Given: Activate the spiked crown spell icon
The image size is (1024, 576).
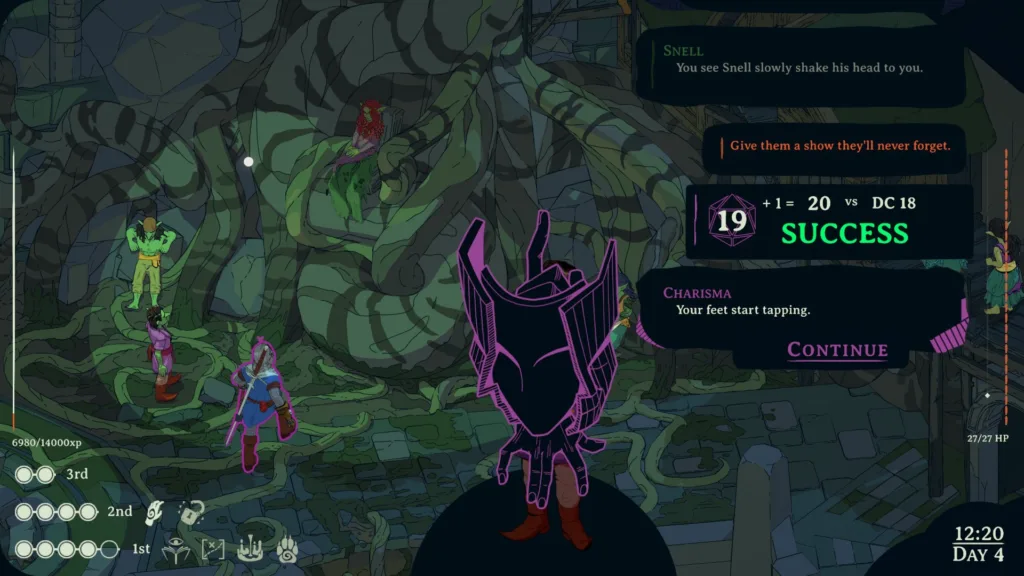Looking at the screenshot, I should tap(250, 549).
